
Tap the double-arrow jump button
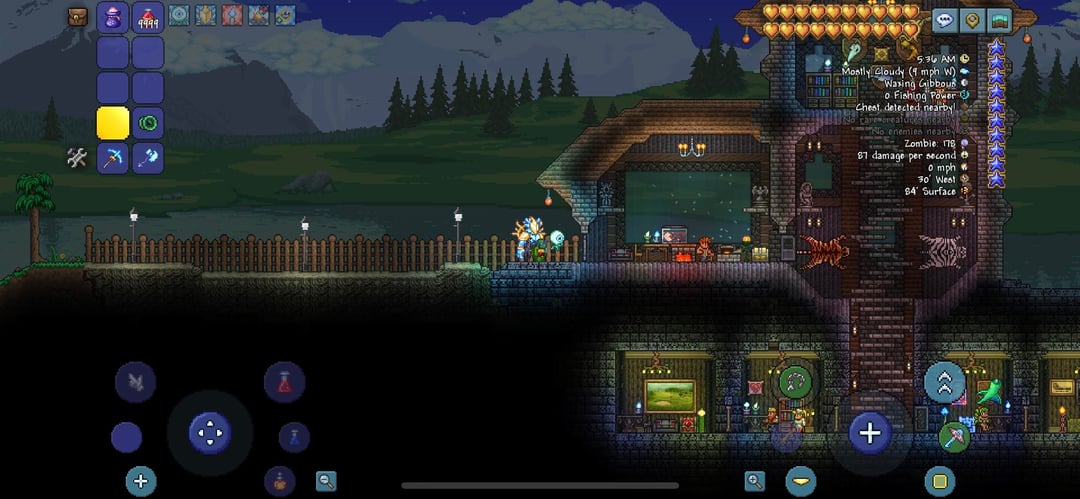click(944, 381)
